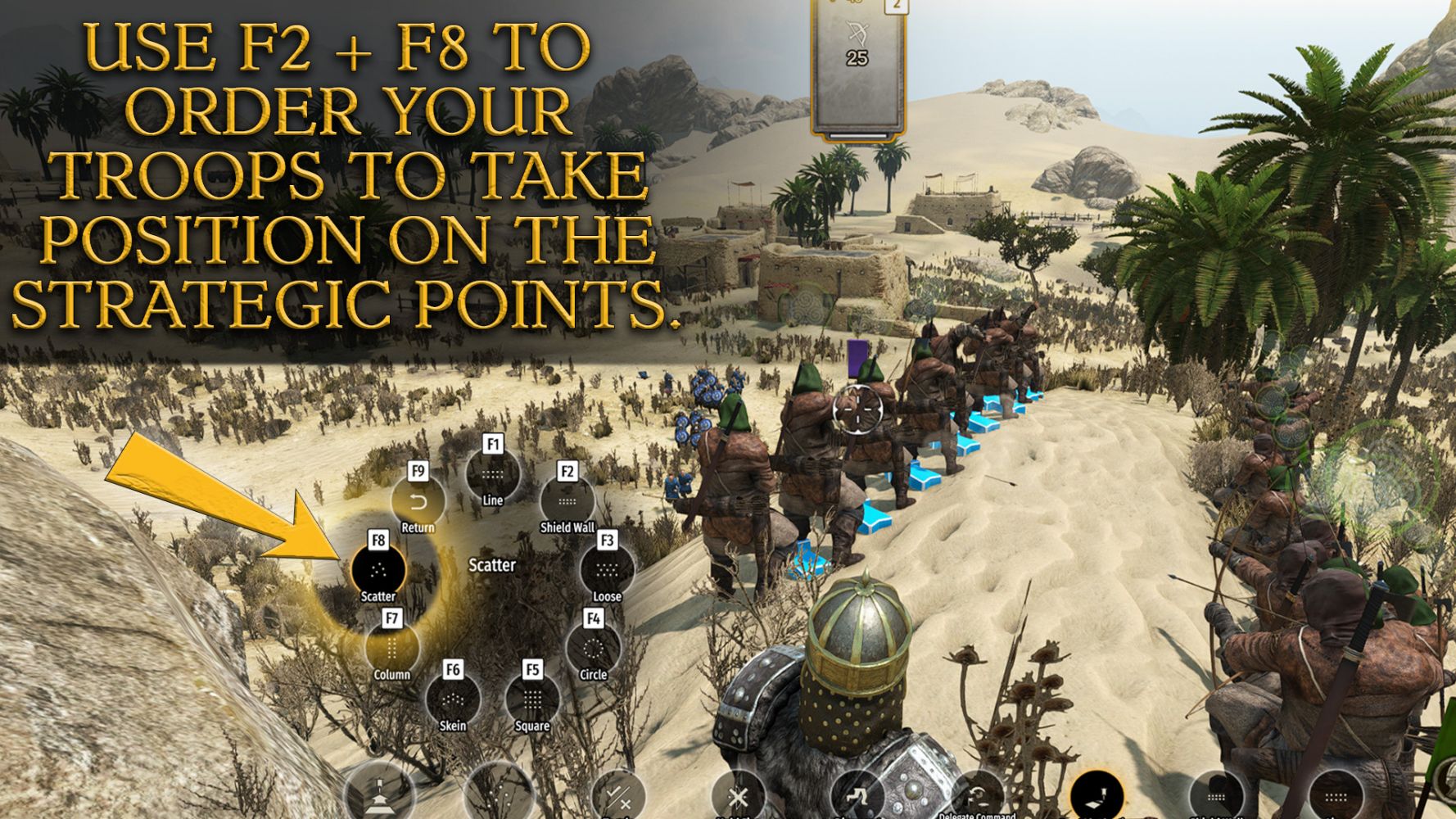Choose the Shield Wall formation

click(567, 500)
